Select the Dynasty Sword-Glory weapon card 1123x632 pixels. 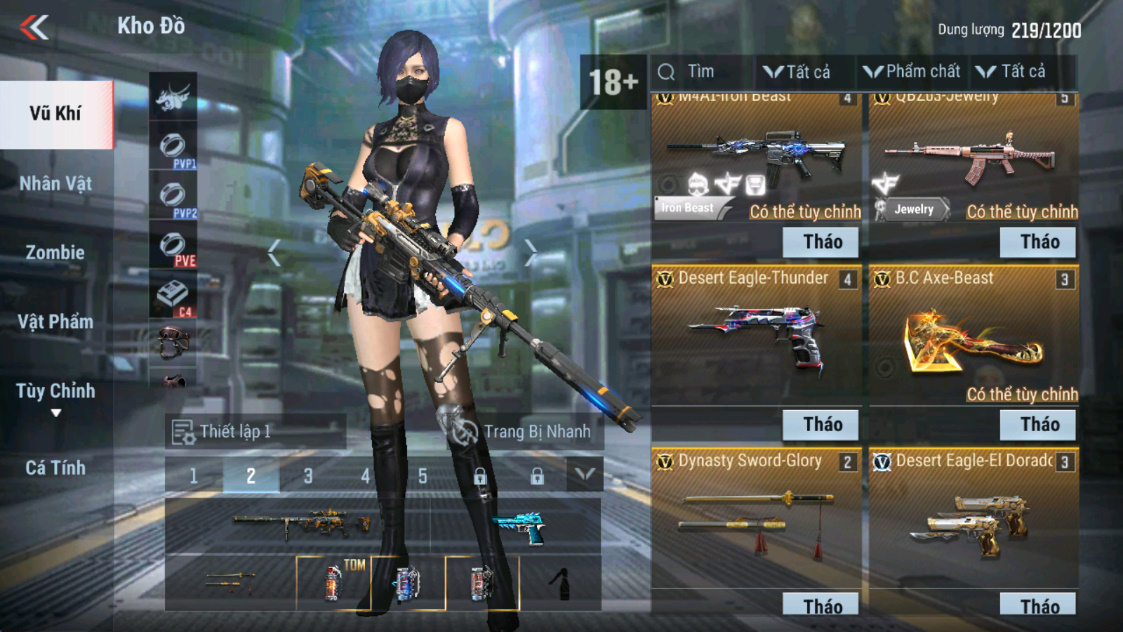point(756,515)
